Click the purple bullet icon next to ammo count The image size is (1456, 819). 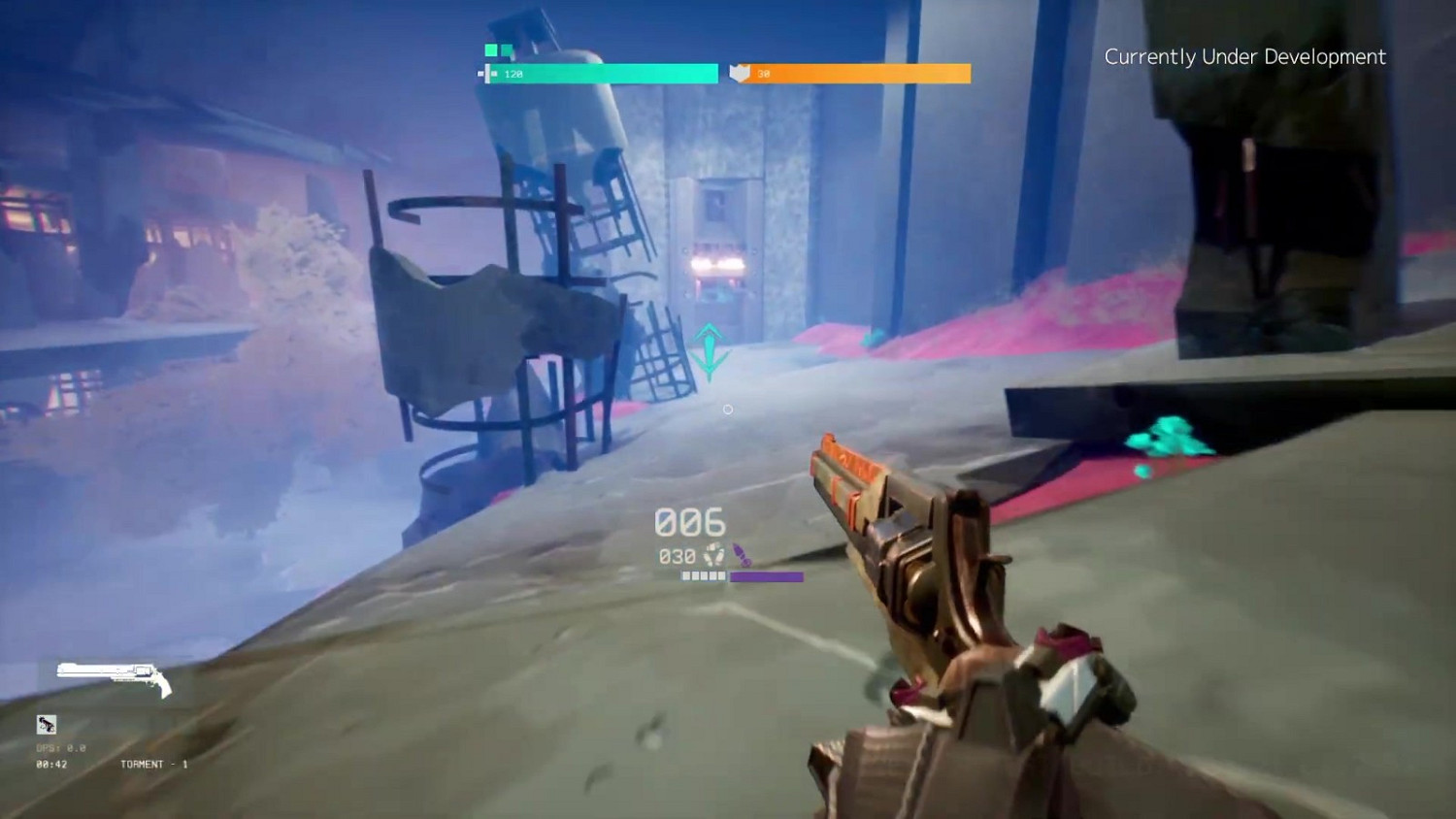coord(743,554)
